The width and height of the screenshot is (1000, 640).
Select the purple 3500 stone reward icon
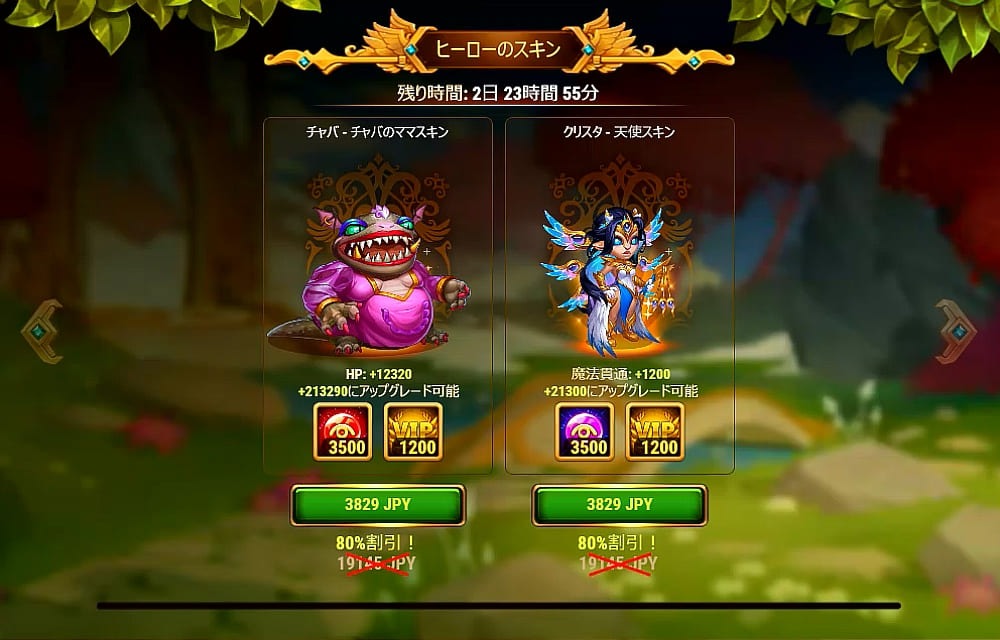point(584,432)
